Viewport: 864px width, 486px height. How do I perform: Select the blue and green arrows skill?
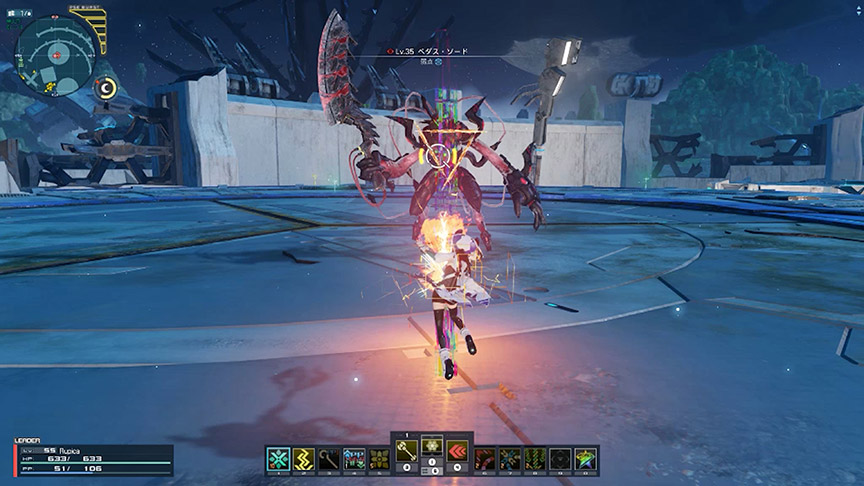point(354,458)
